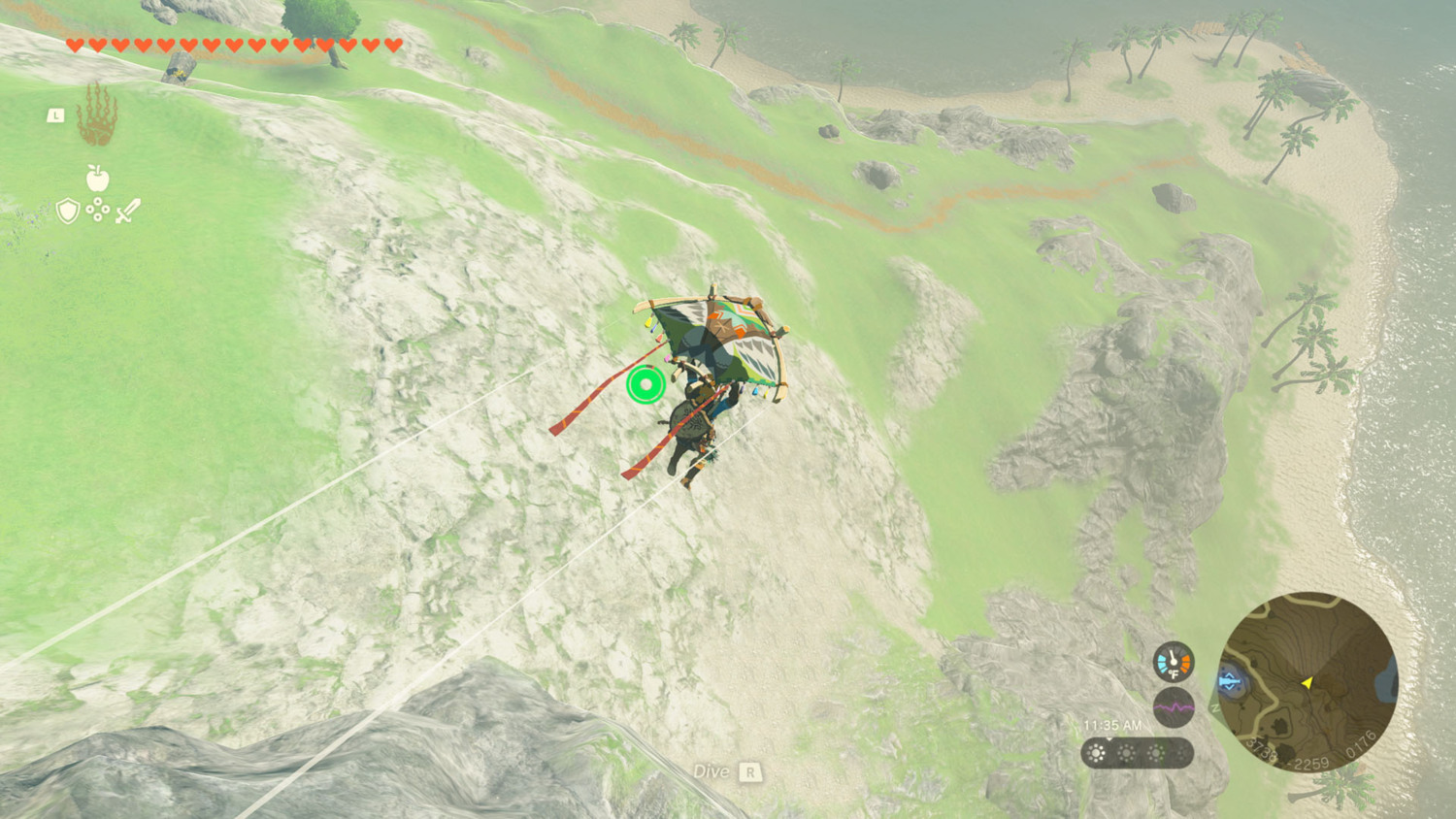Screen dimensions: 1456x819
Task: Click the noise level indicator
Action: [x=1174, y=707]
